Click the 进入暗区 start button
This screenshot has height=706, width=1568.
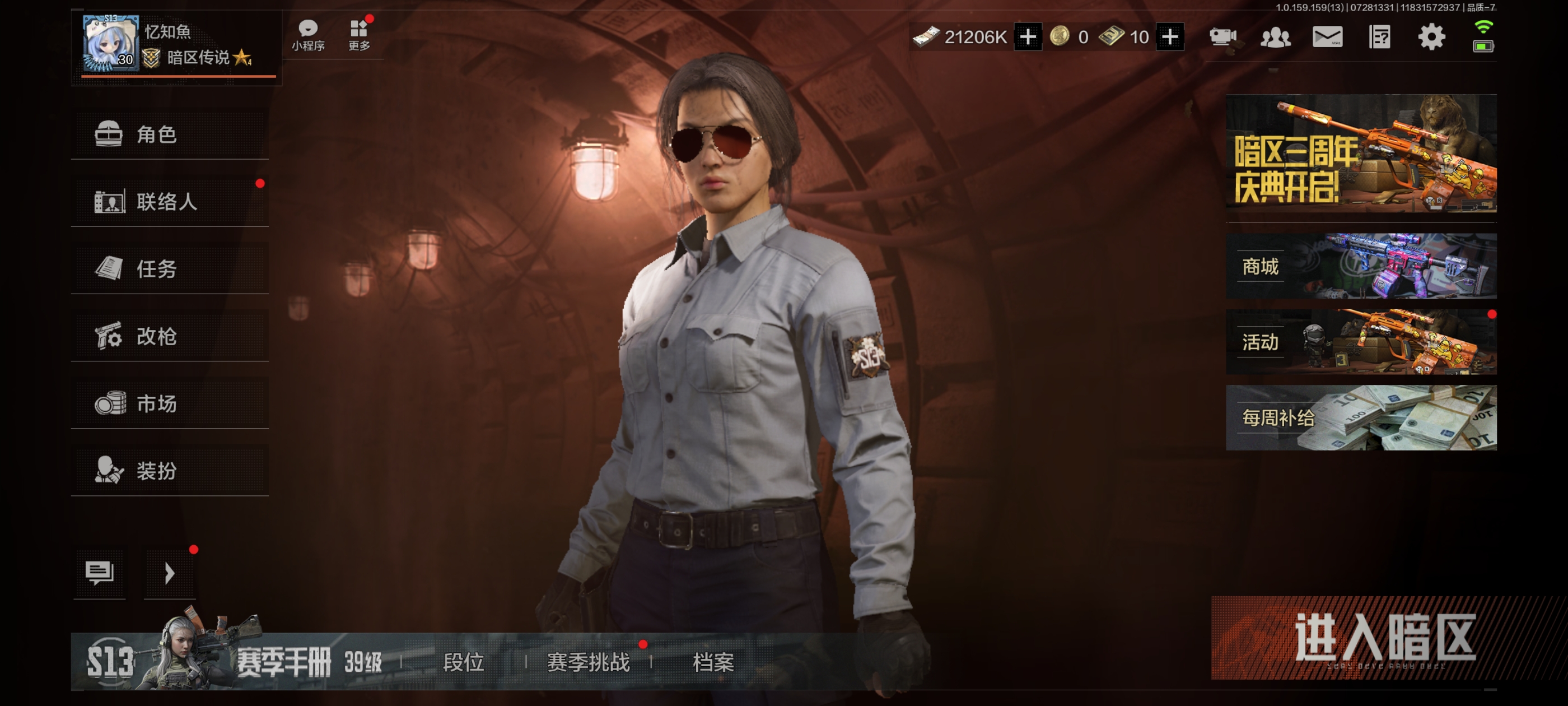pyautogui.click(x=1385, y=638)
